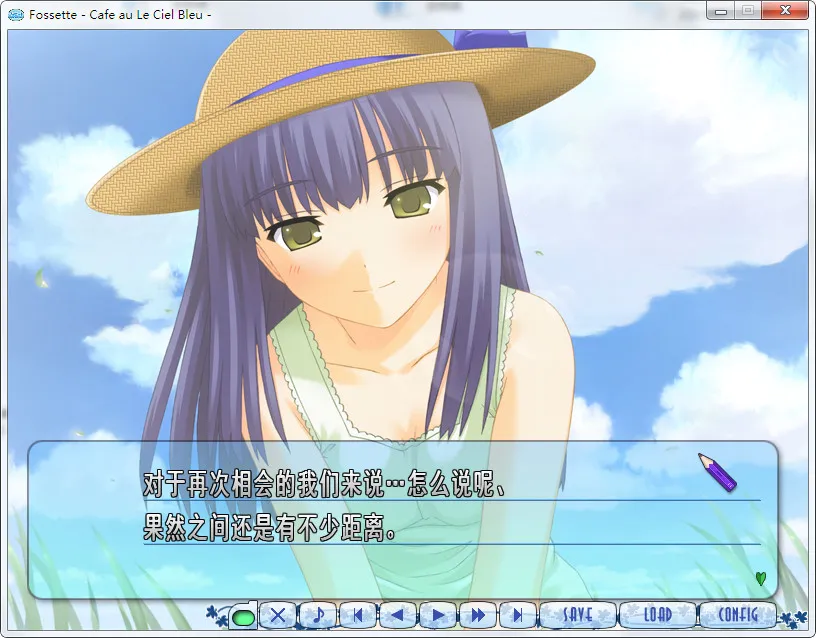
Task: Click the green oval toolbar button
Action: point(242,616)
